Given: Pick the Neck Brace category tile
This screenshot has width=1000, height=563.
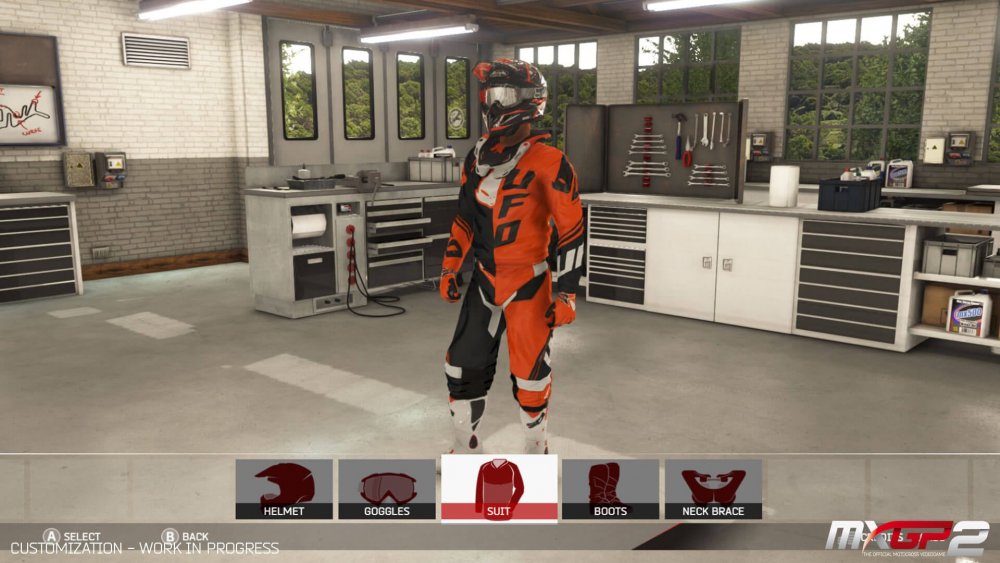Looking at the screenshot, I should 713,489.
